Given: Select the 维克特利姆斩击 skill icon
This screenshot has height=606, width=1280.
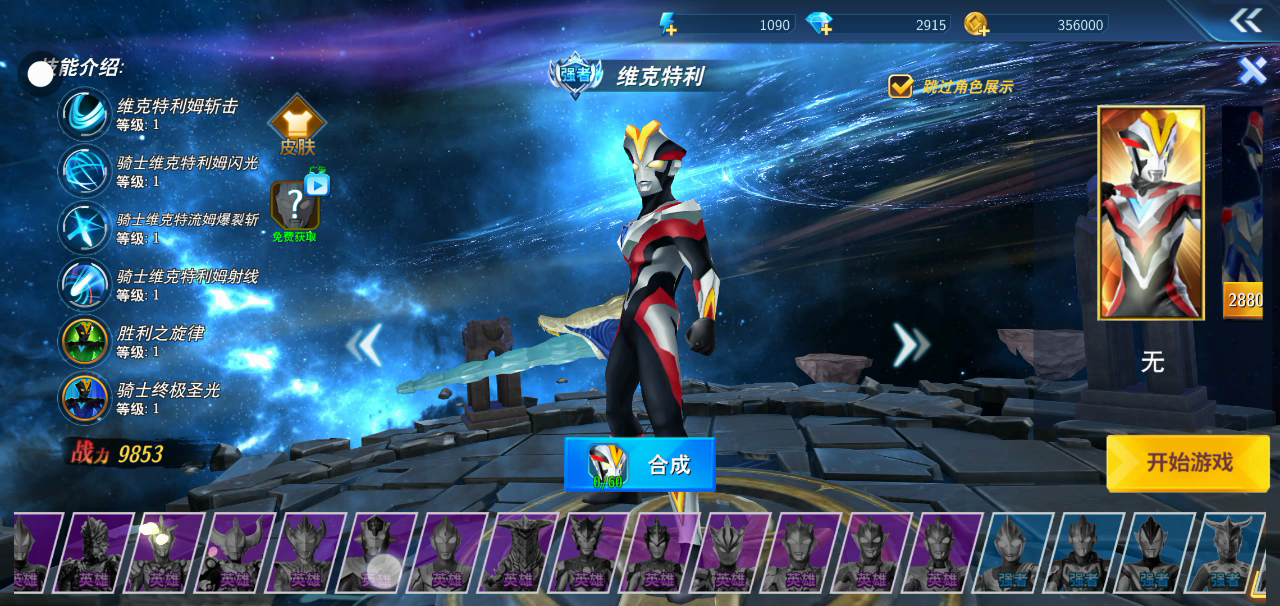Looking at the screenshot, I should pyautogui.click(x=85, y=114).
